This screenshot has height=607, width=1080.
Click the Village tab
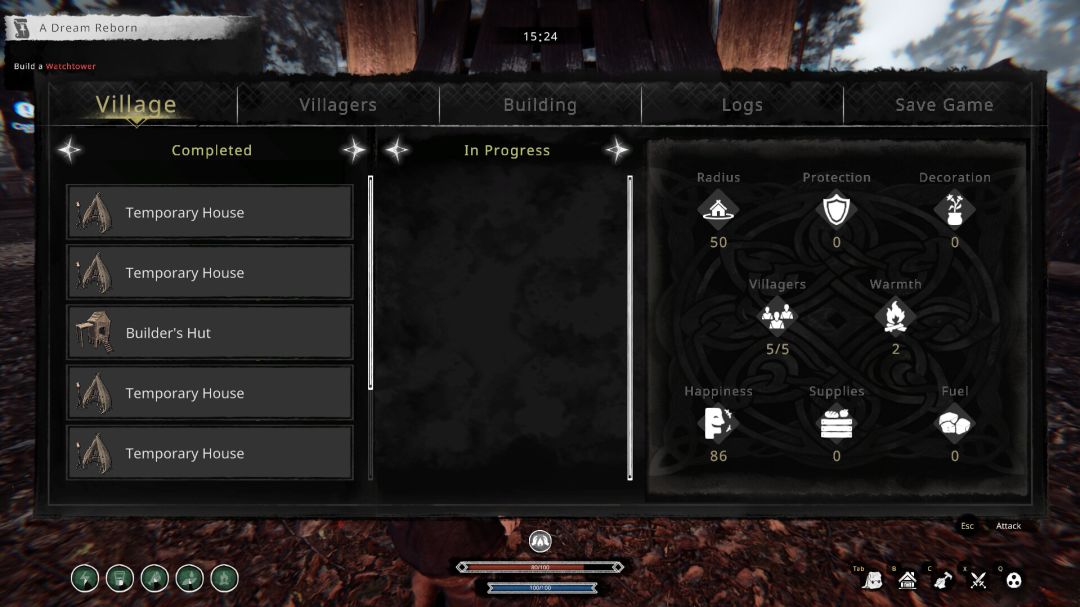136,105
